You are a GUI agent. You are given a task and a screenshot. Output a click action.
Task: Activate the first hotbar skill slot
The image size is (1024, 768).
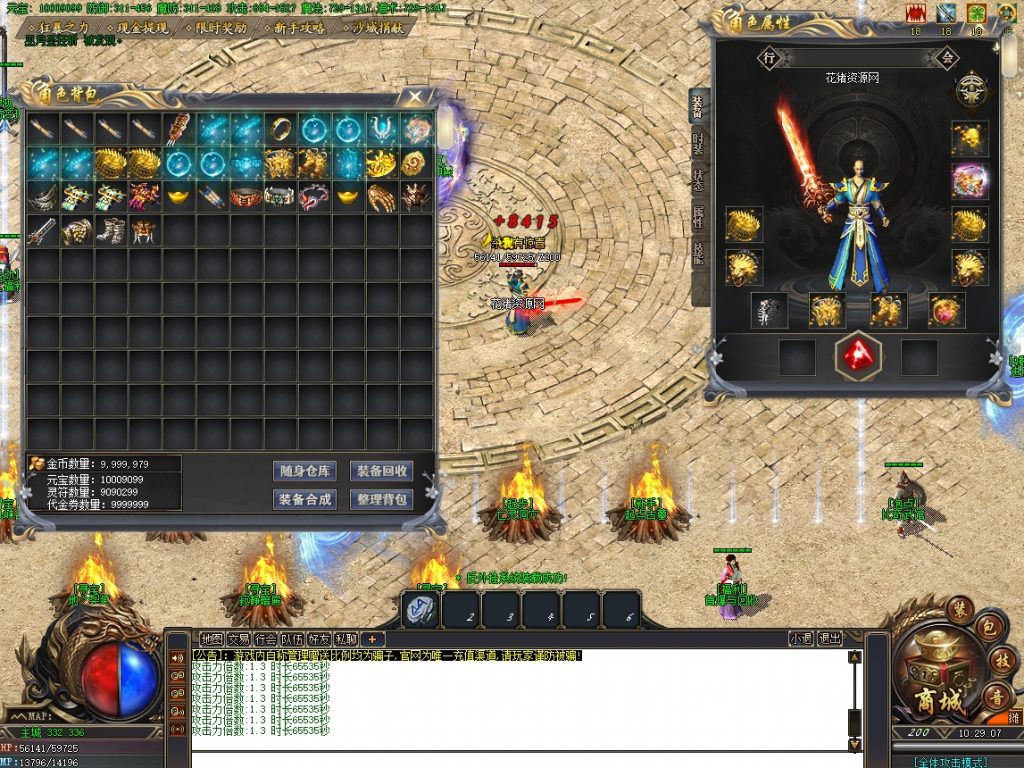click(421, 610)
